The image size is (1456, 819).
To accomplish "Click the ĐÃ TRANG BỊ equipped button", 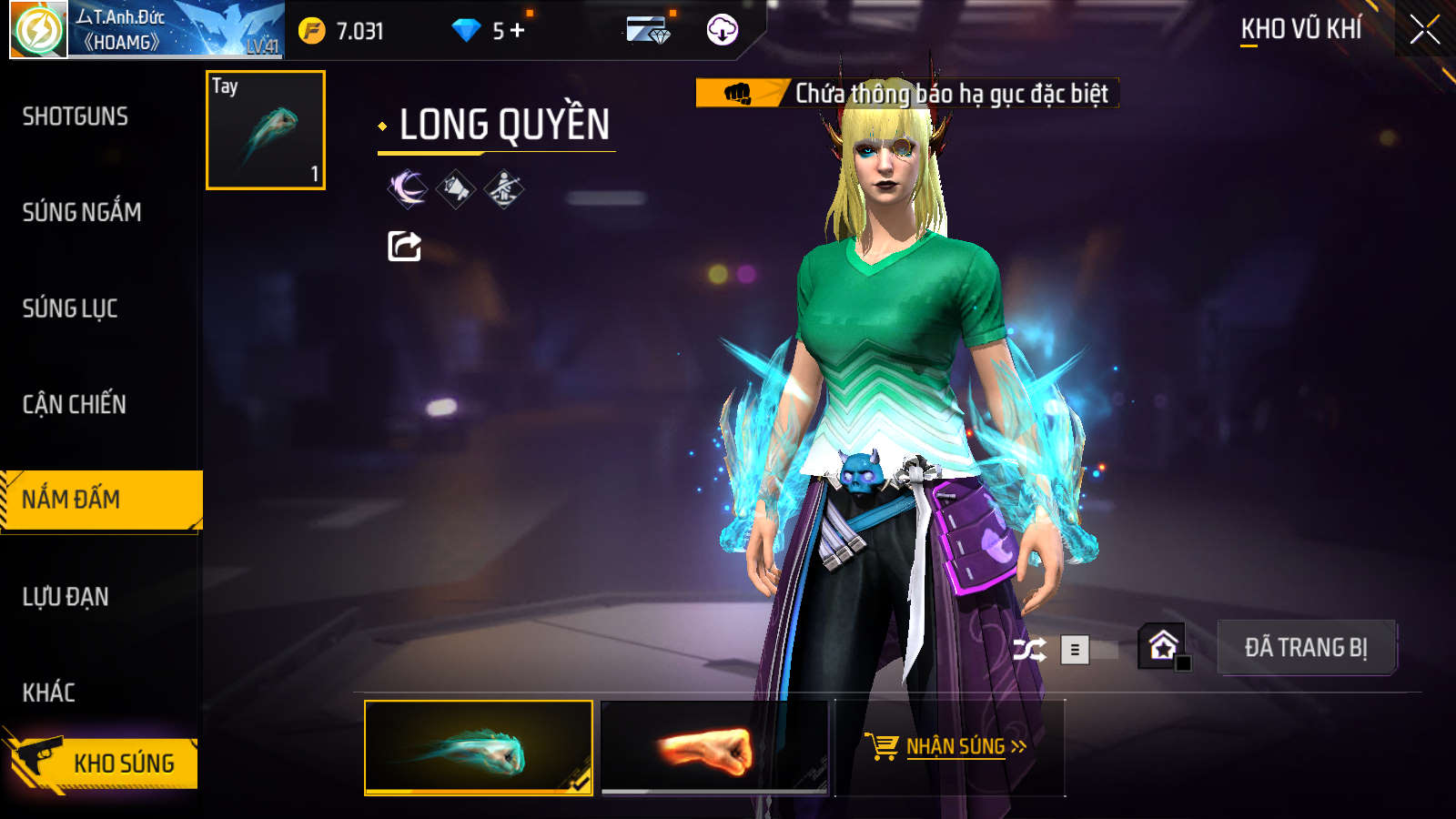I will [1306, 648].
